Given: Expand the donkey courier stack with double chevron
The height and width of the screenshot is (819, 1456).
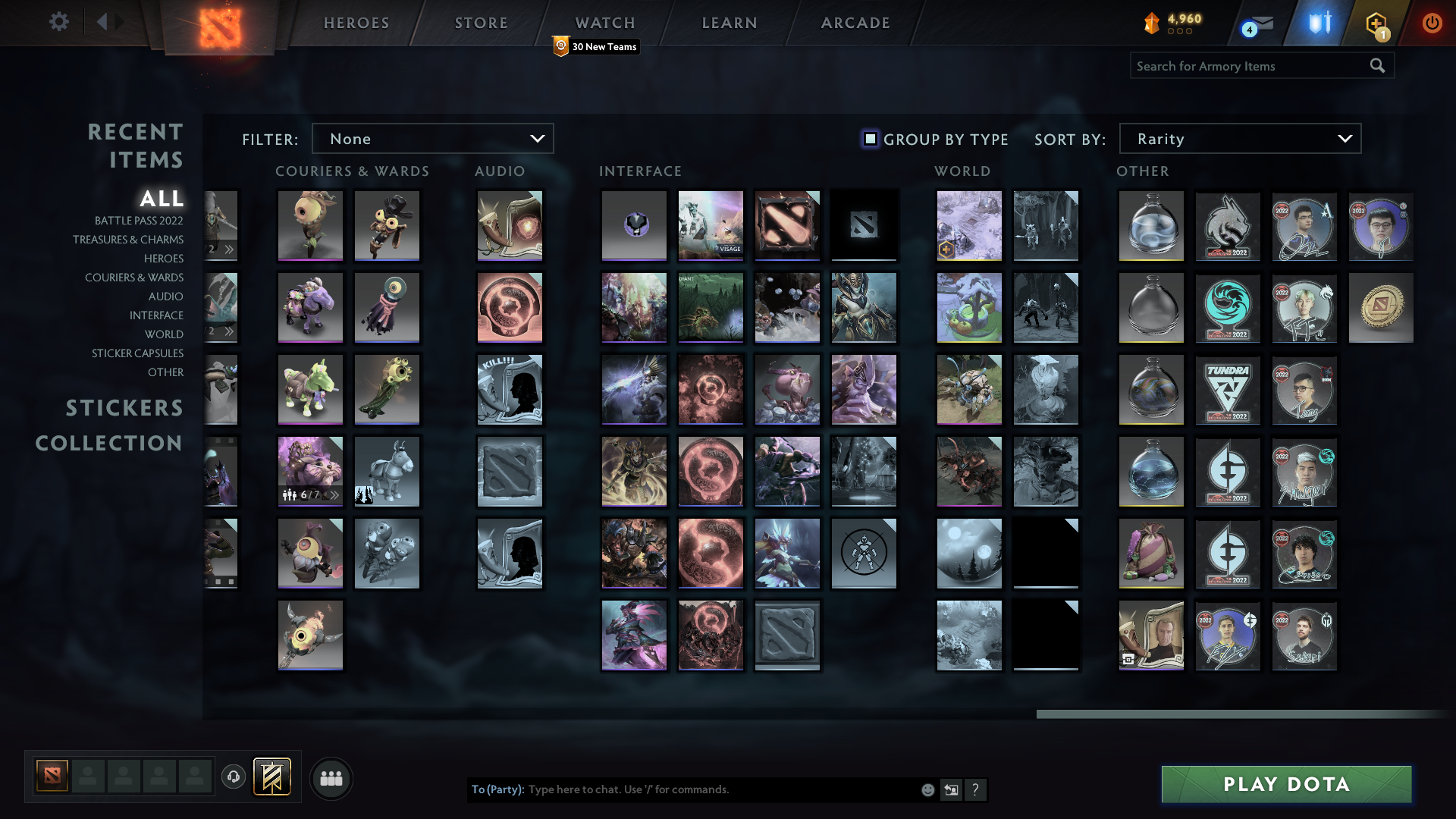Looking at the screenshot, I should 334,494.
